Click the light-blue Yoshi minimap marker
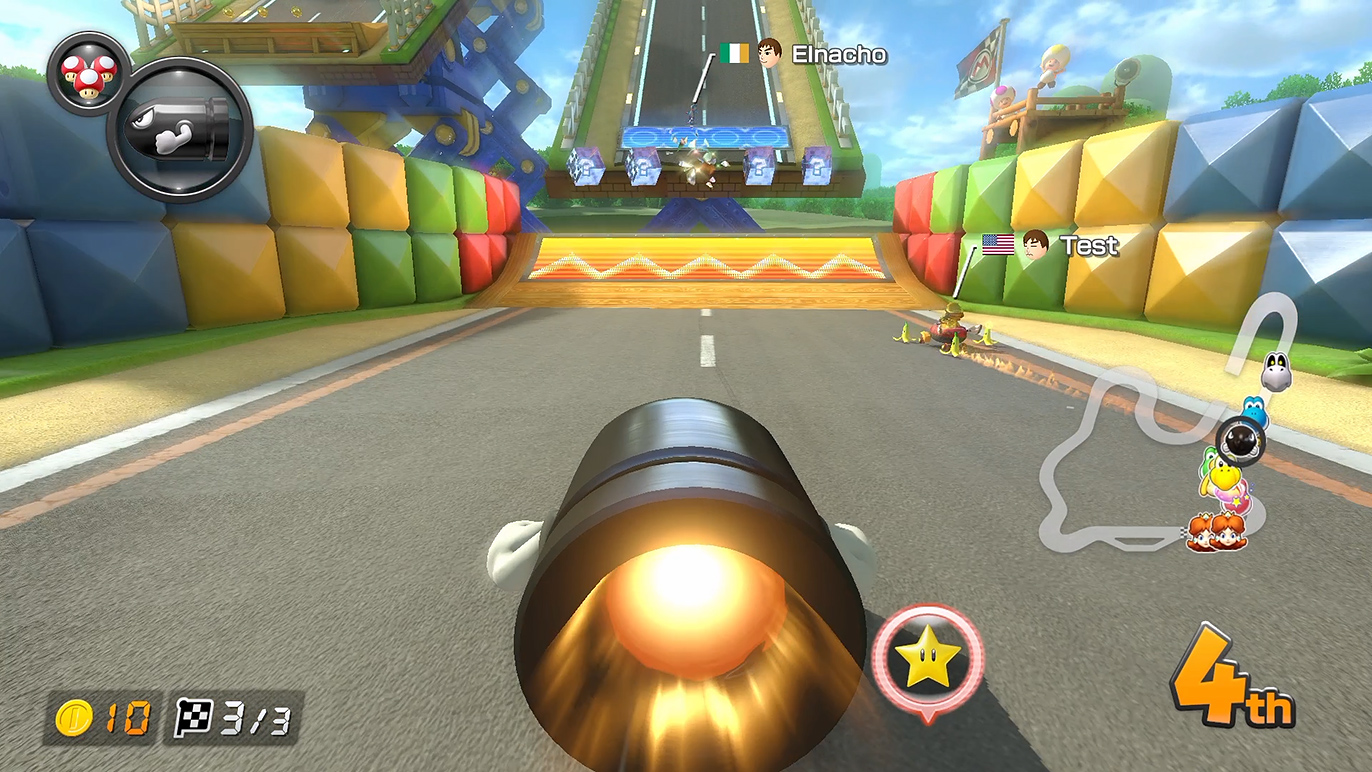Screen dimensions: 1372x772 tap(1256, 411)
